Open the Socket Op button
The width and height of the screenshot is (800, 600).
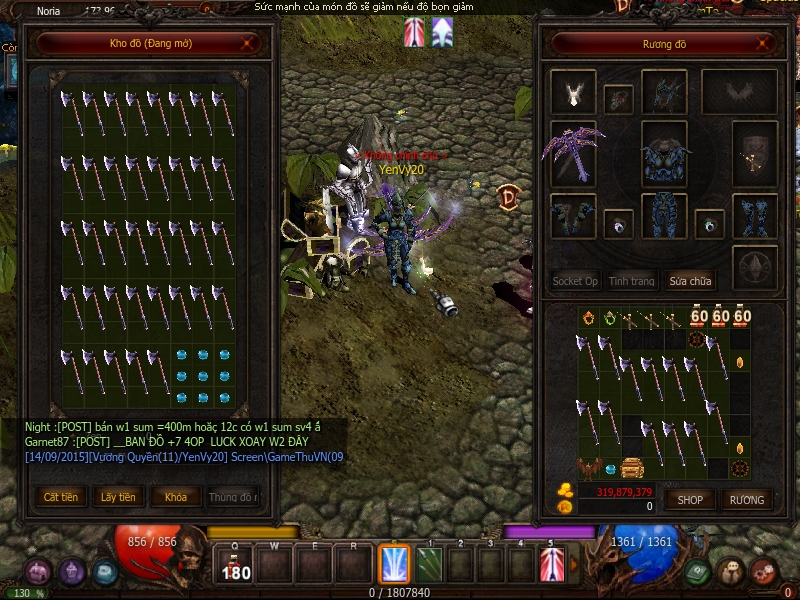coord(575,281)
